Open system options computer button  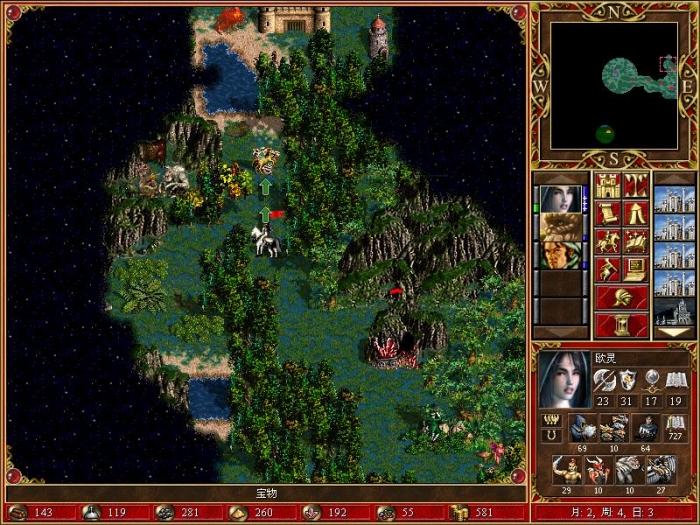[x=635, y=269]
